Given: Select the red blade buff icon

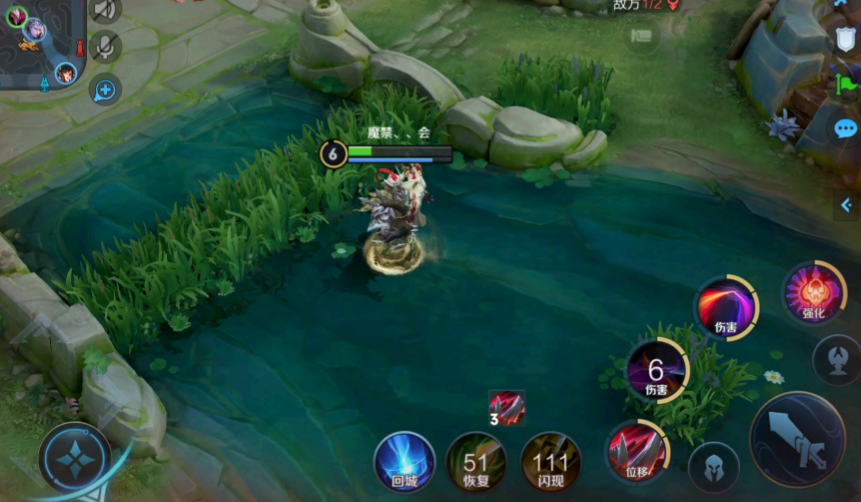Looking at the screenshot, I should coord(507,408).
